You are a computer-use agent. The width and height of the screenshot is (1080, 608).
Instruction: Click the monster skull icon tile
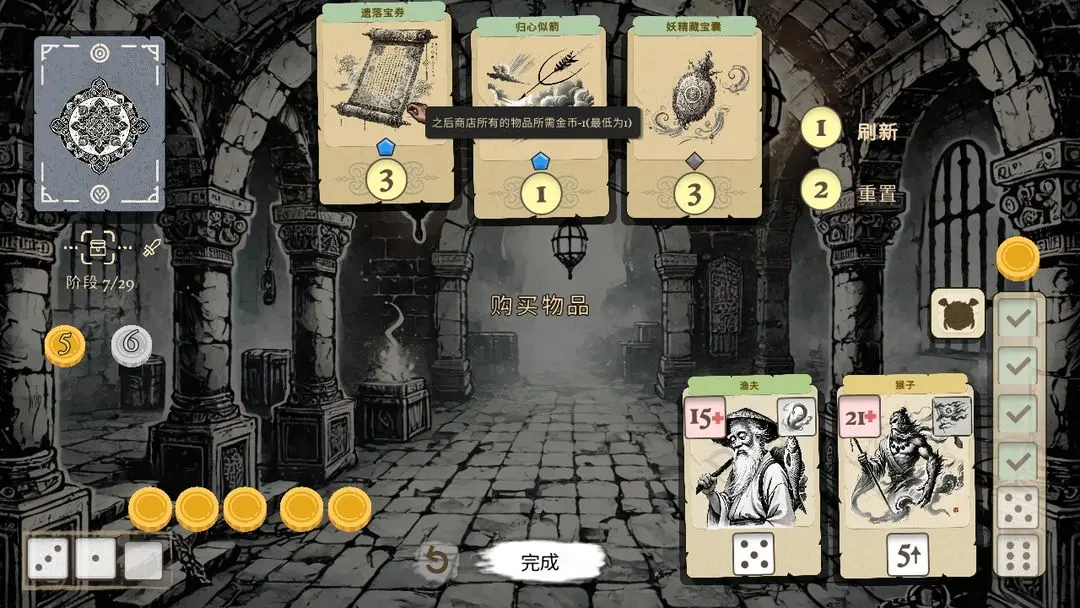pos(958,313)
